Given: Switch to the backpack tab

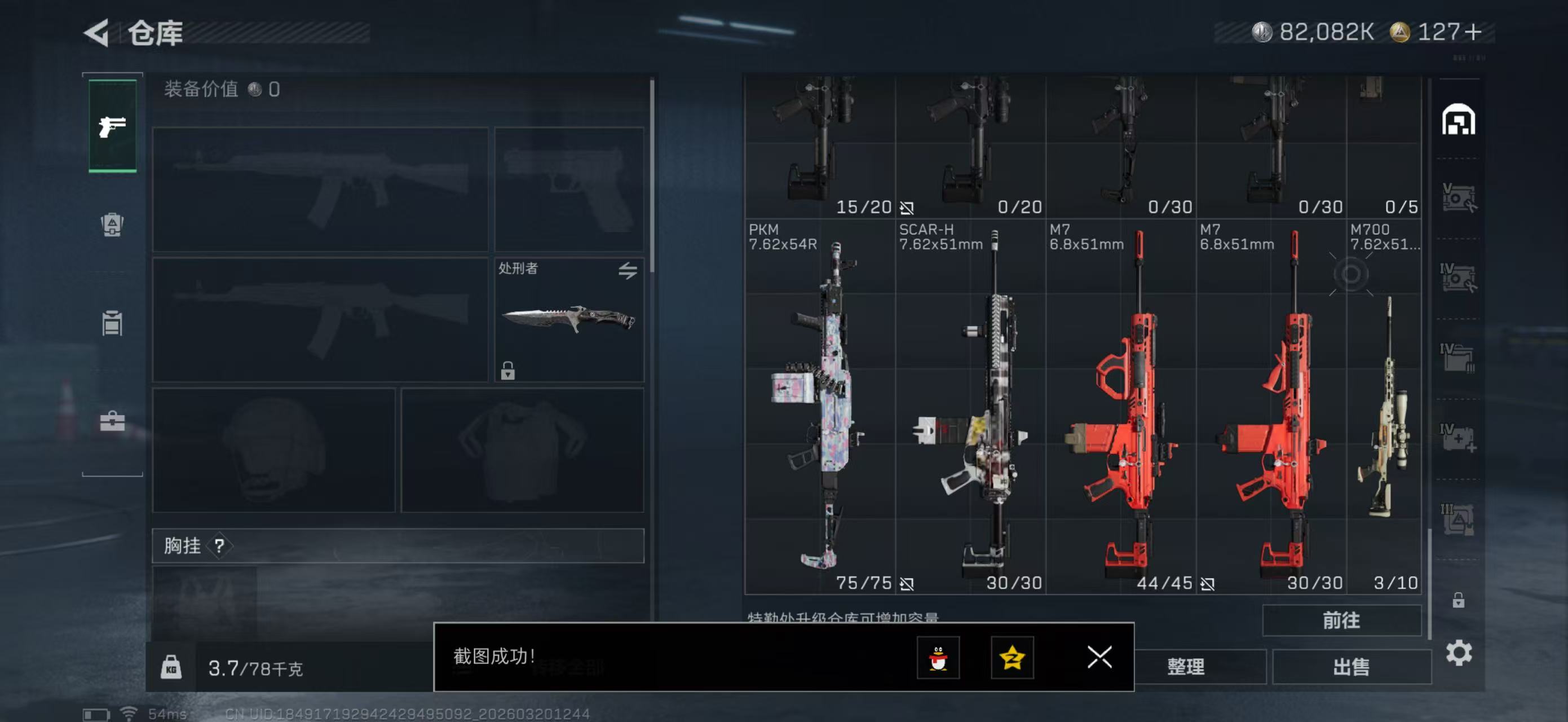Looking at the screenshot, I should (112, 224).
